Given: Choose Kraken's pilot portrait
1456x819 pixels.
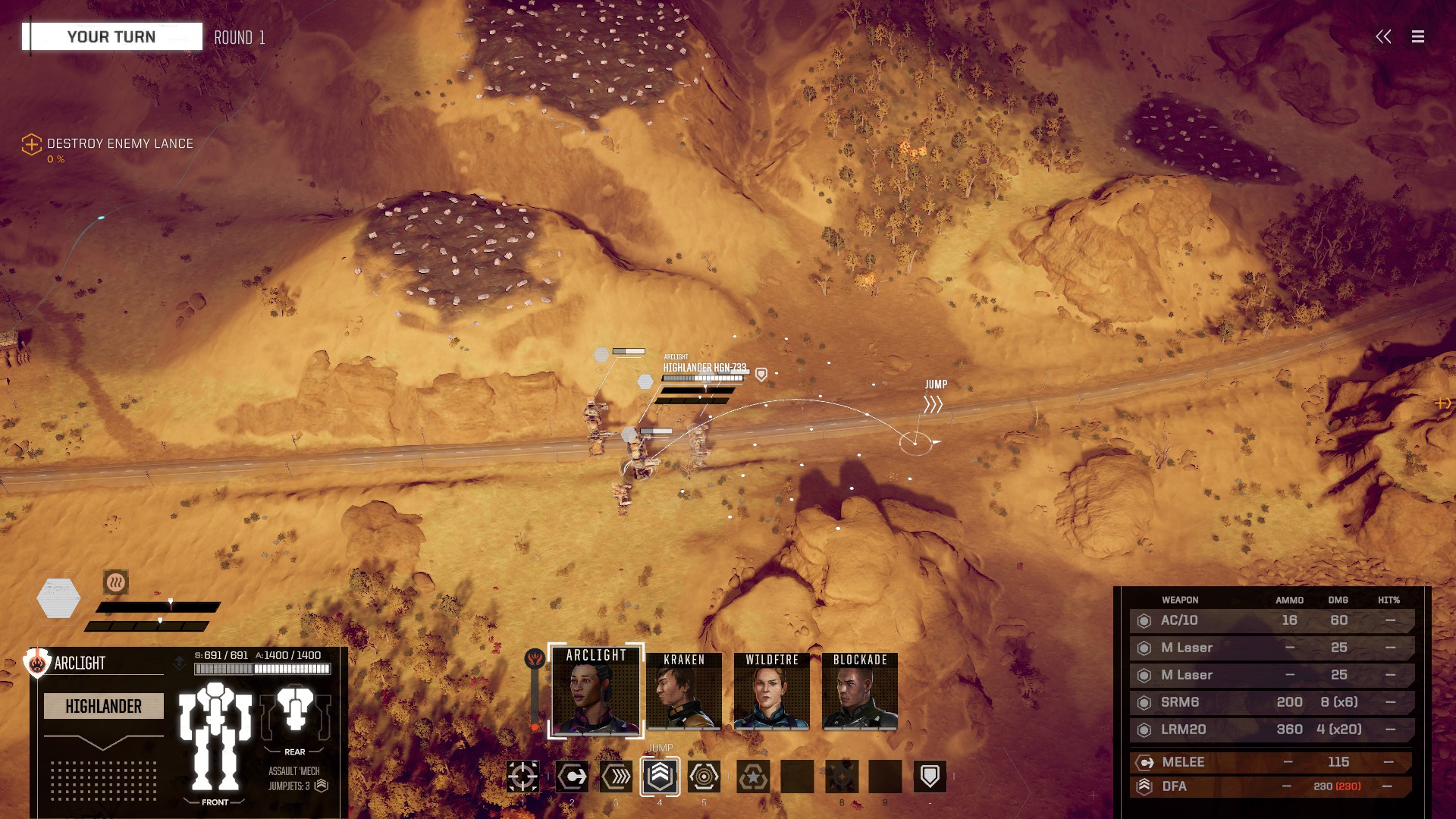Looking at the screenshot, I should 684,692.
